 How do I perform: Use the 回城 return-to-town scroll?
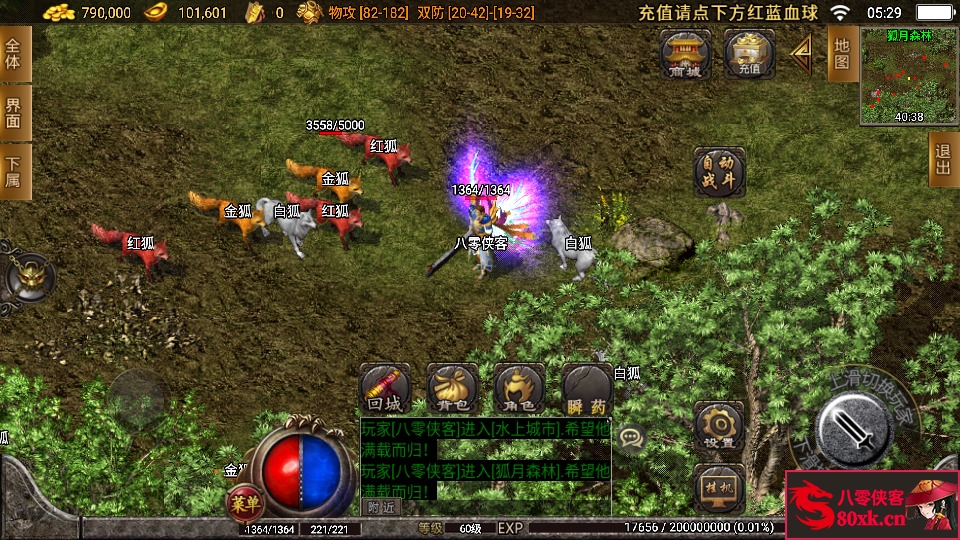point(385,388)
